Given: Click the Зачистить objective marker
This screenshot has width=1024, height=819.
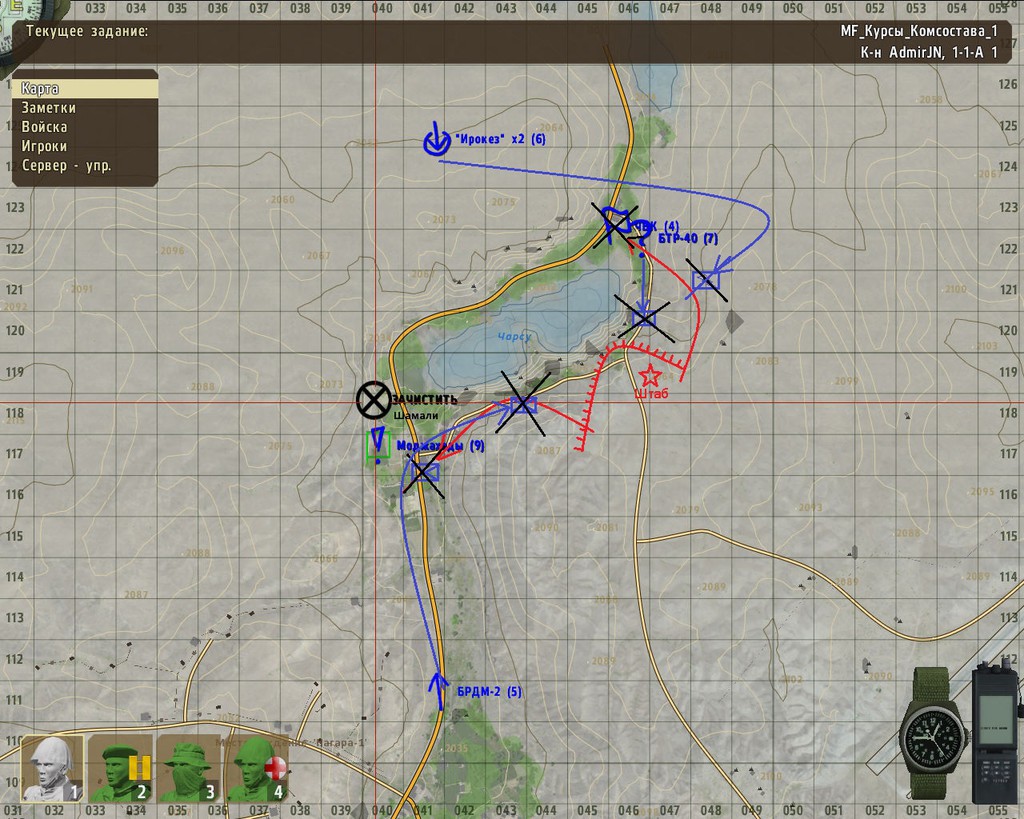Looking at the screenshot, I should coord(373,400).
